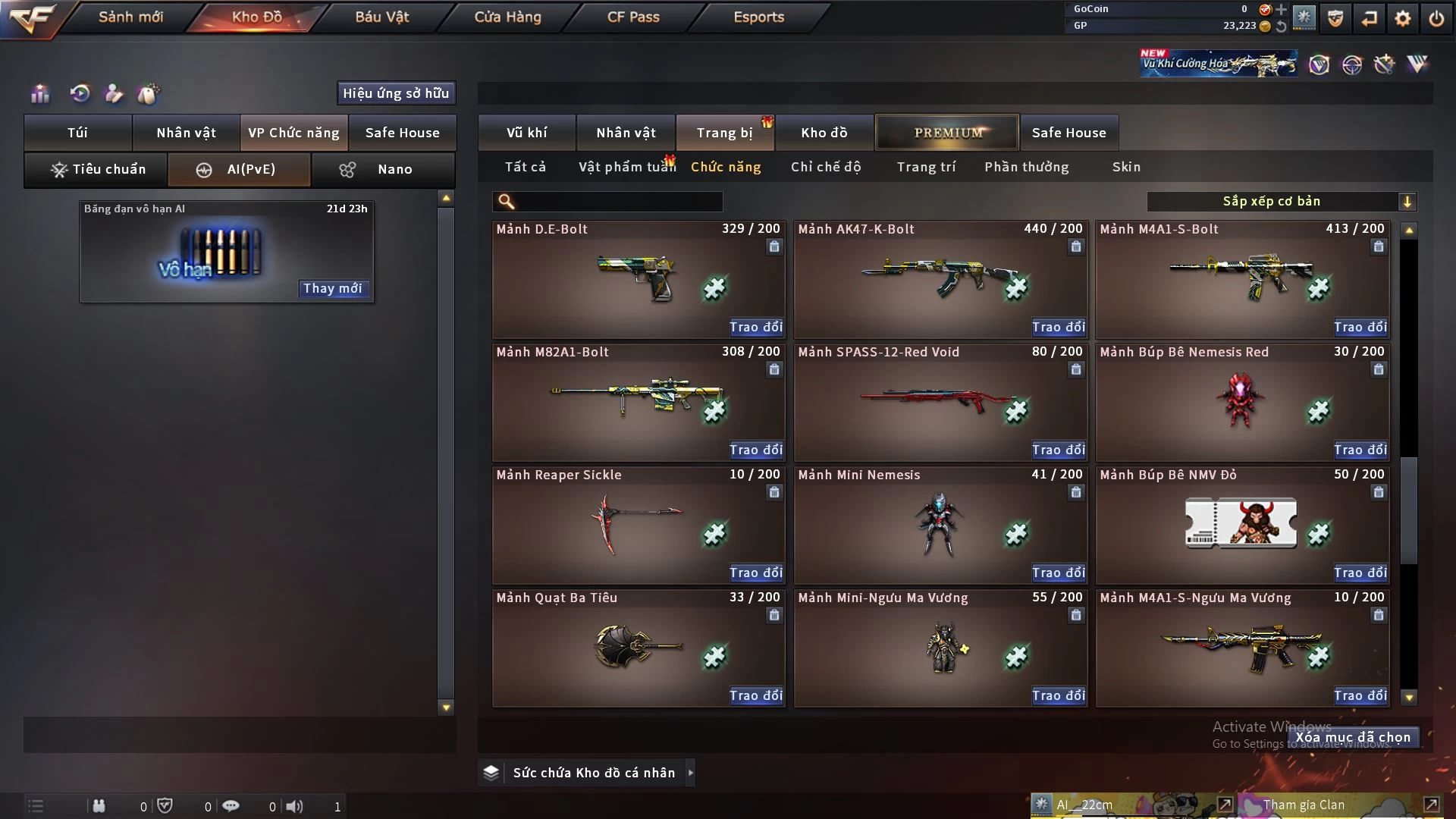Select the PREMIUM tab
Screen dimensions: 1456x819
pos(947,133)
